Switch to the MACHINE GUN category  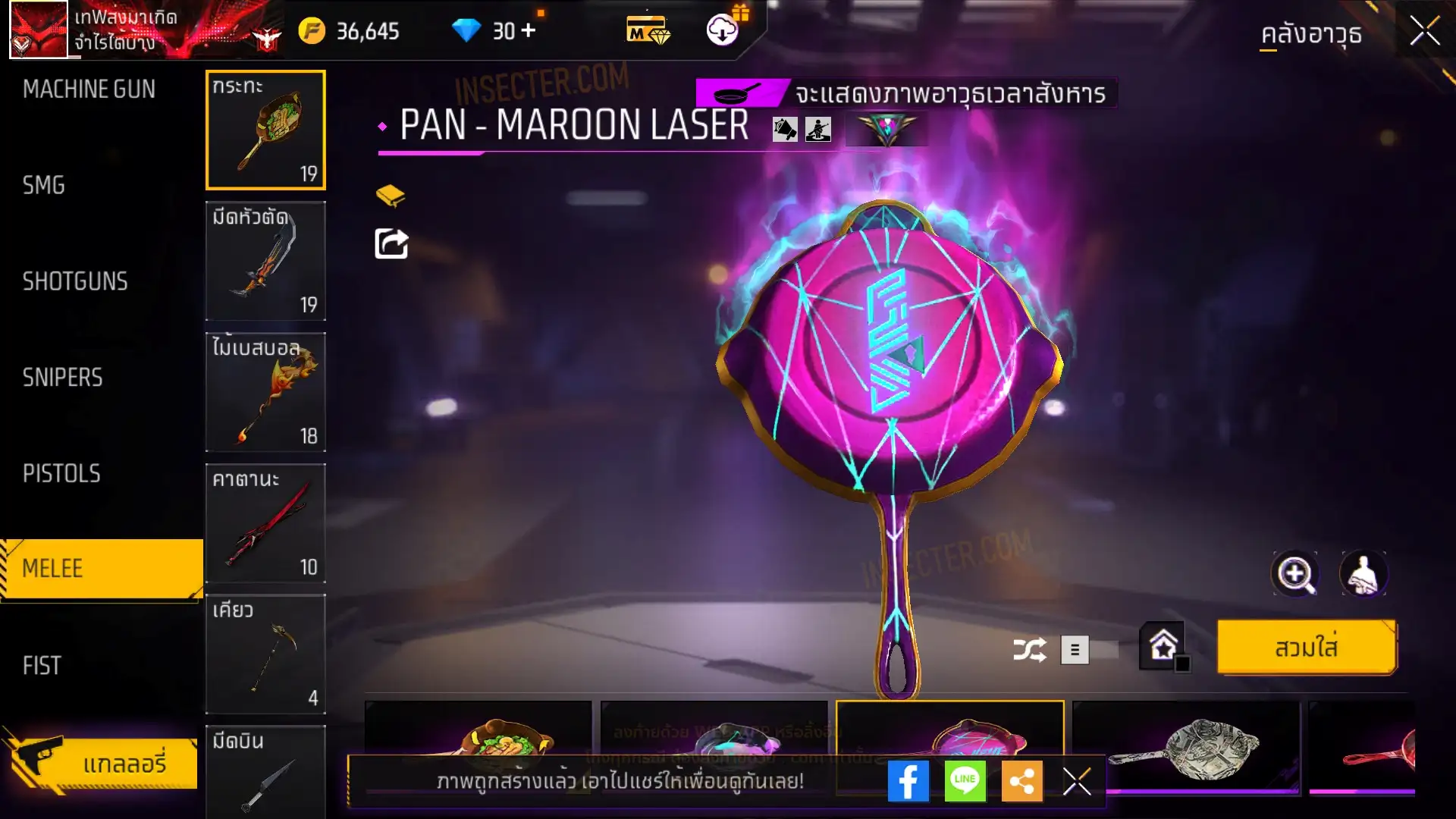[89, 89]
